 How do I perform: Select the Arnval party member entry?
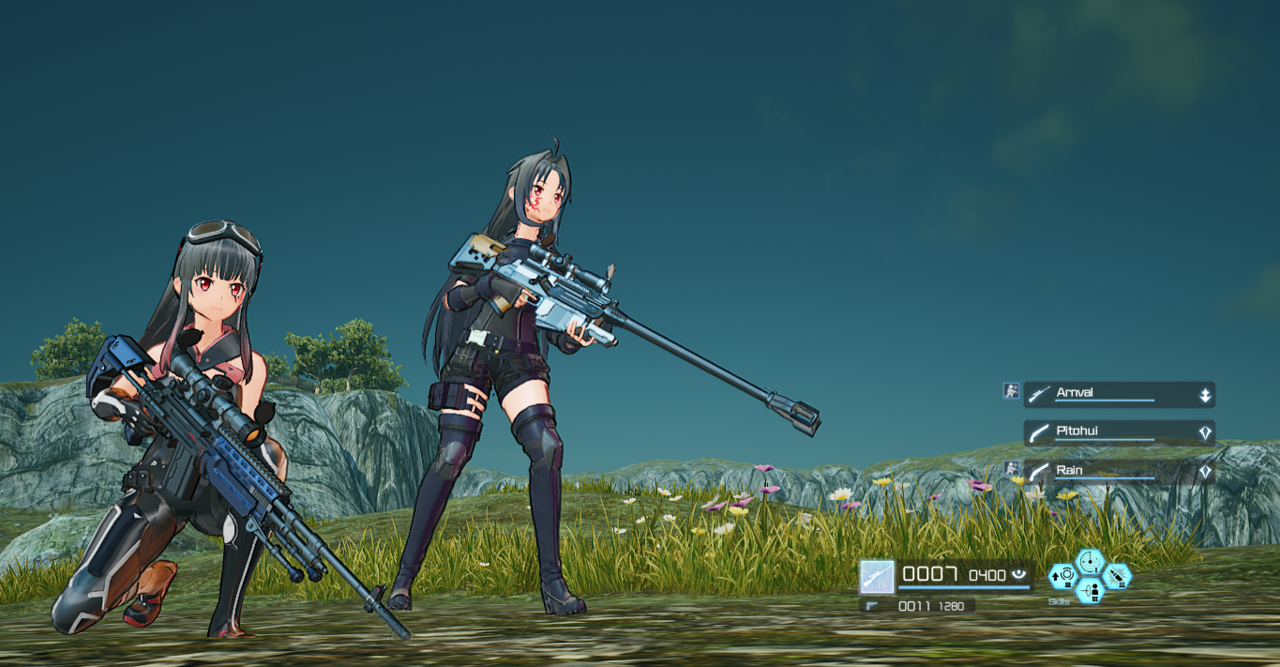1119,394
